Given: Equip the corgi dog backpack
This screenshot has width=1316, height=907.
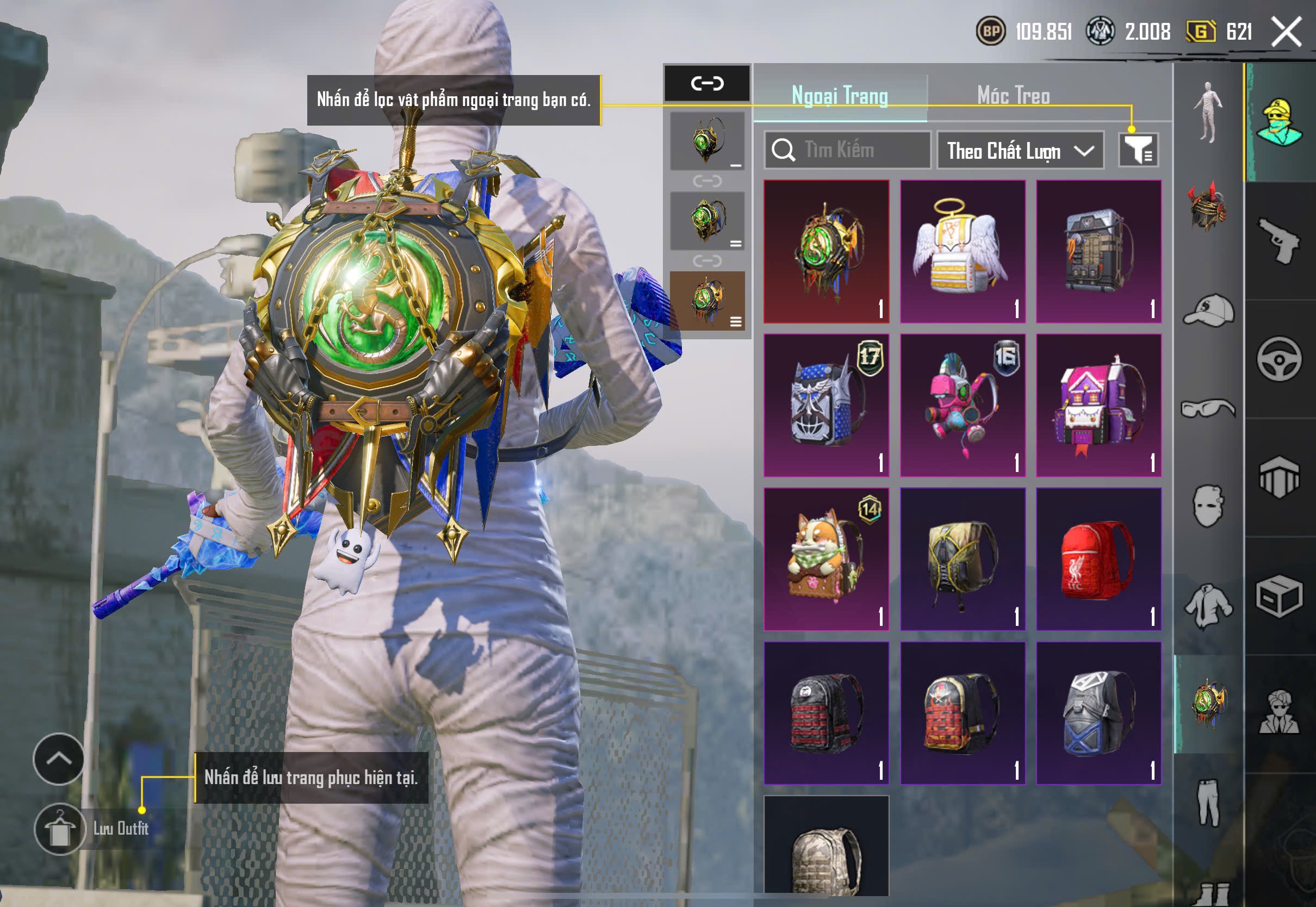Looking at the screenshot, I should 825,558.
